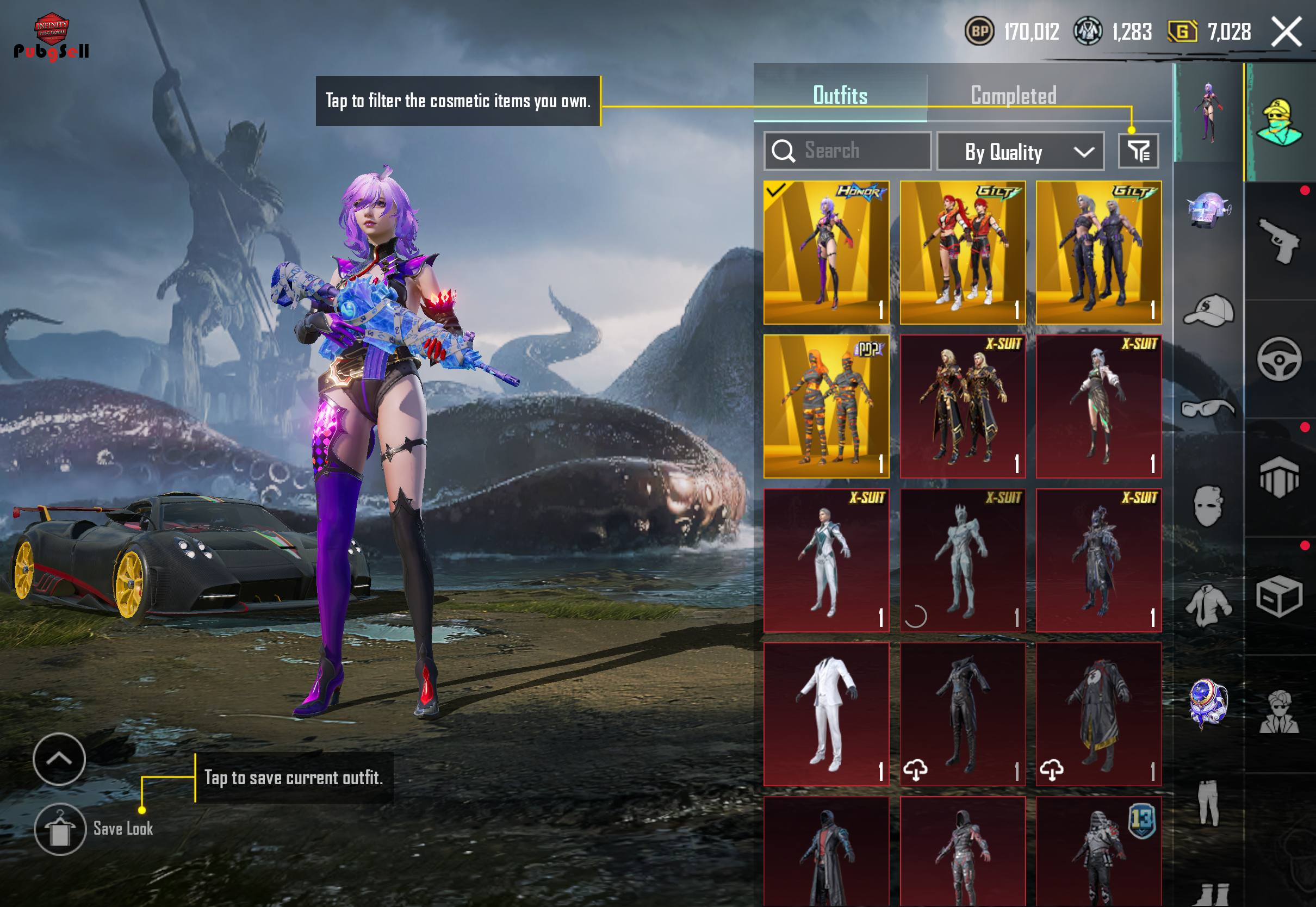The height and width of the screenshot is (907, 1316).
Task: Open the crate box section
Action: point(1279,595)
